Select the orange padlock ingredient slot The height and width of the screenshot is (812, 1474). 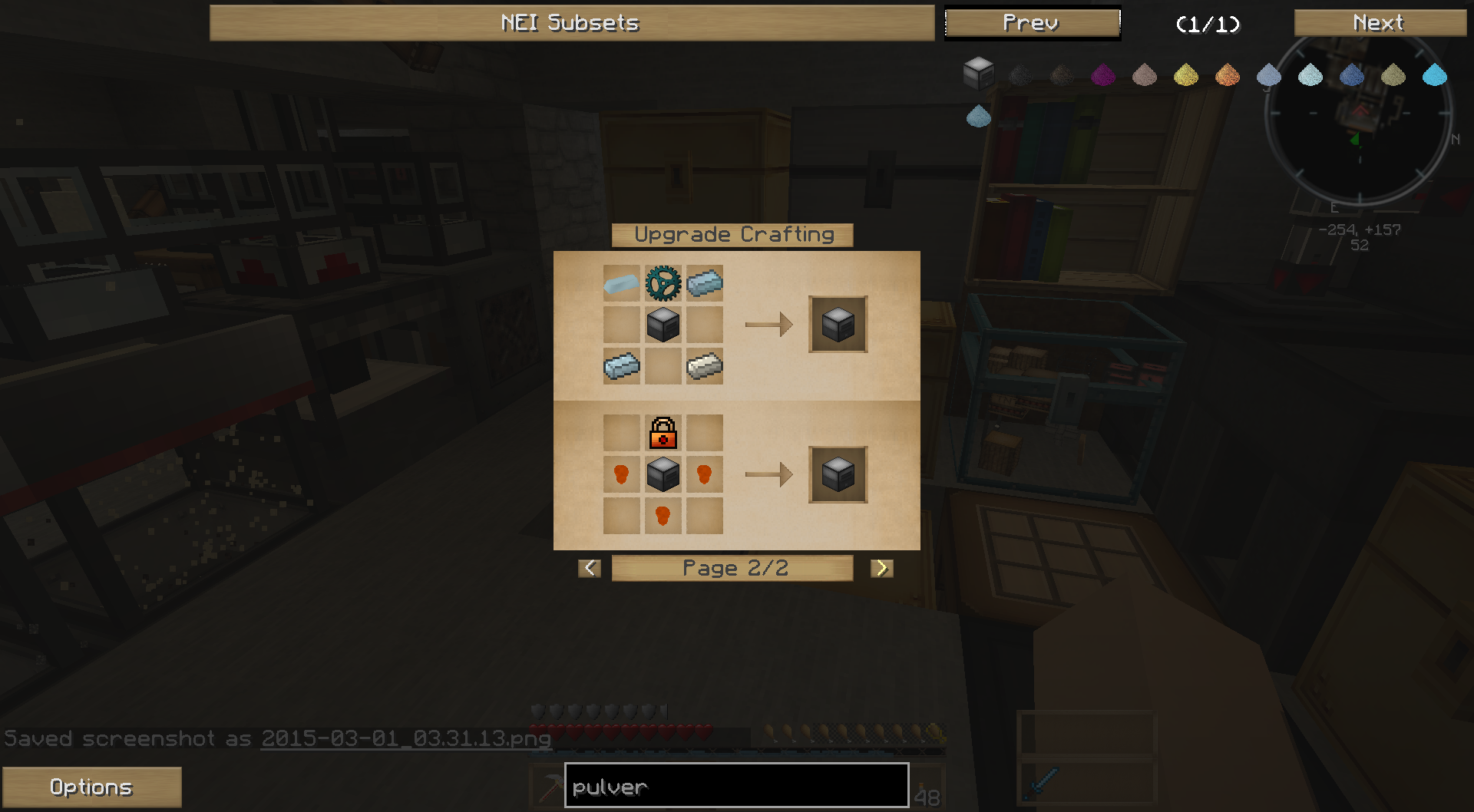pos(663,433)
